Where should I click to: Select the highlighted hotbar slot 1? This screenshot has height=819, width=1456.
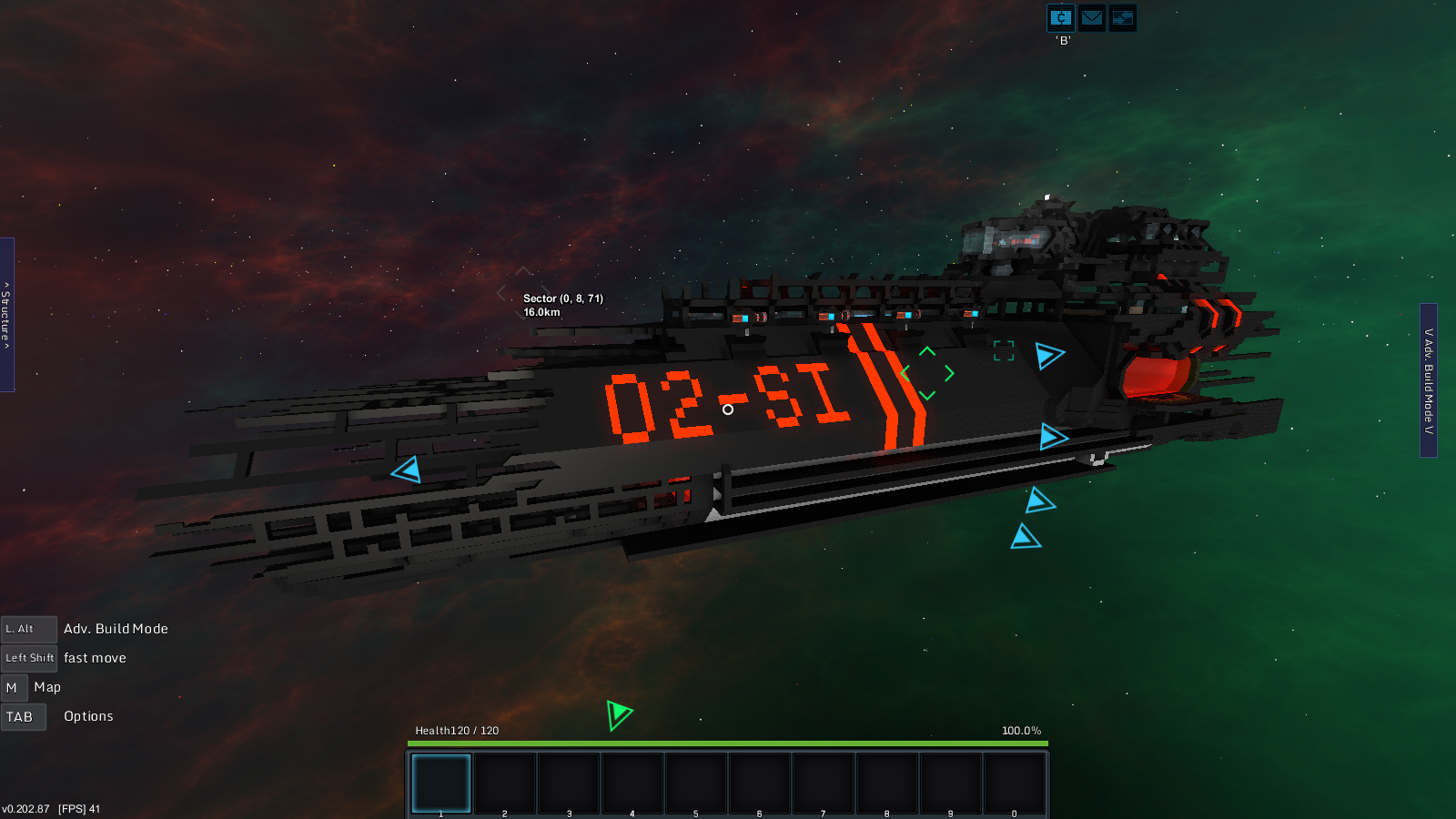point(441,783)
